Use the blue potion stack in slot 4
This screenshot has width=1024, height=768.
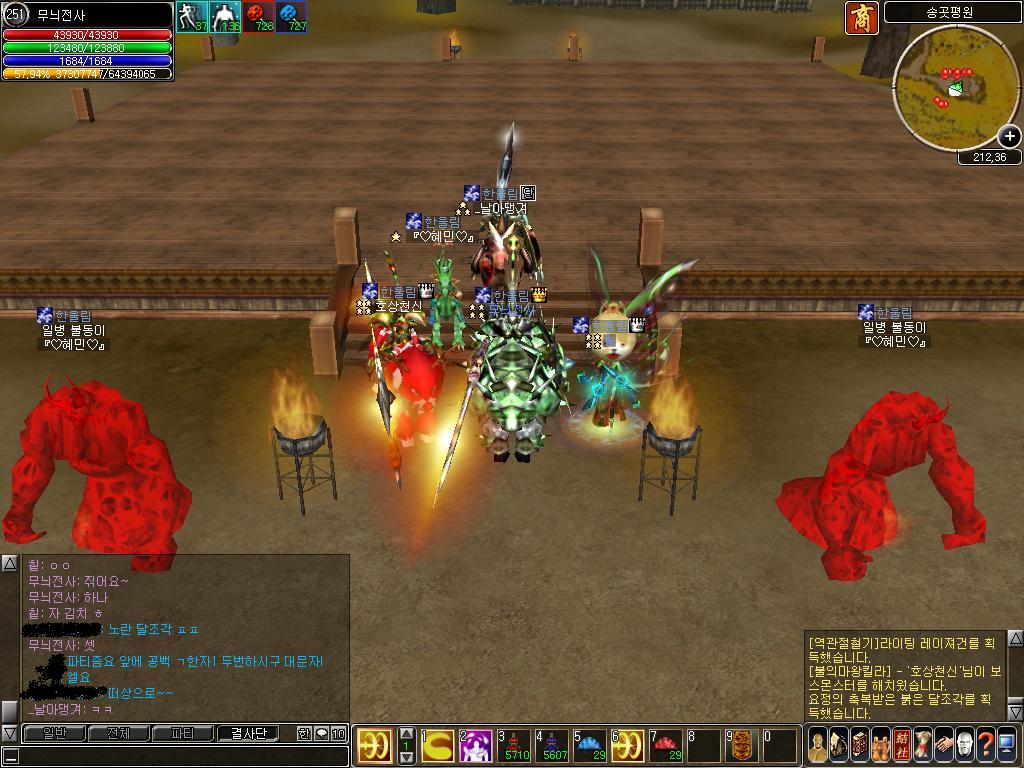click(x=552, y=745)
